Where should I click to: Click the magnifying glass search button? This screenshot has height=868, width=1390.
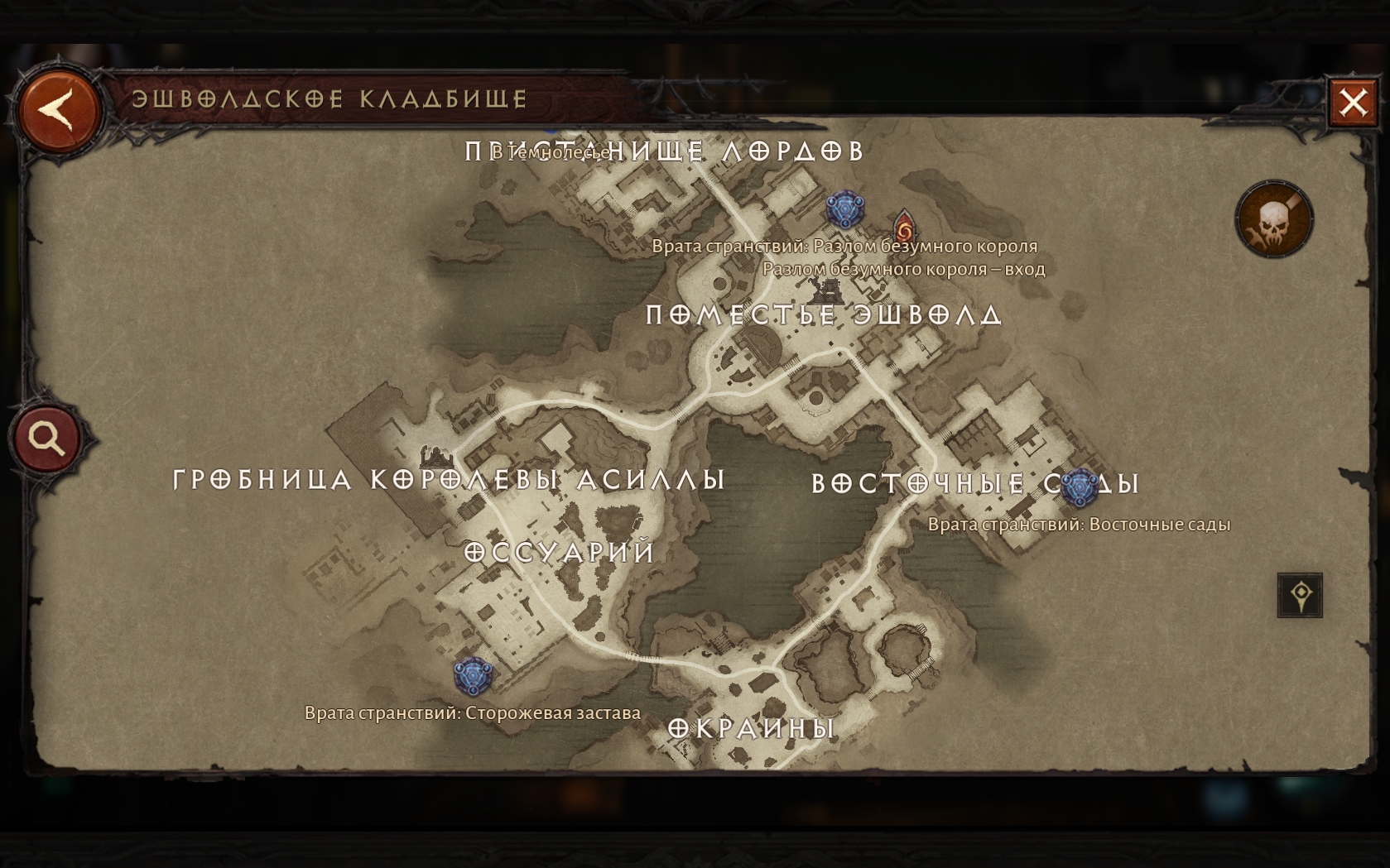click(x=47, y=439)
